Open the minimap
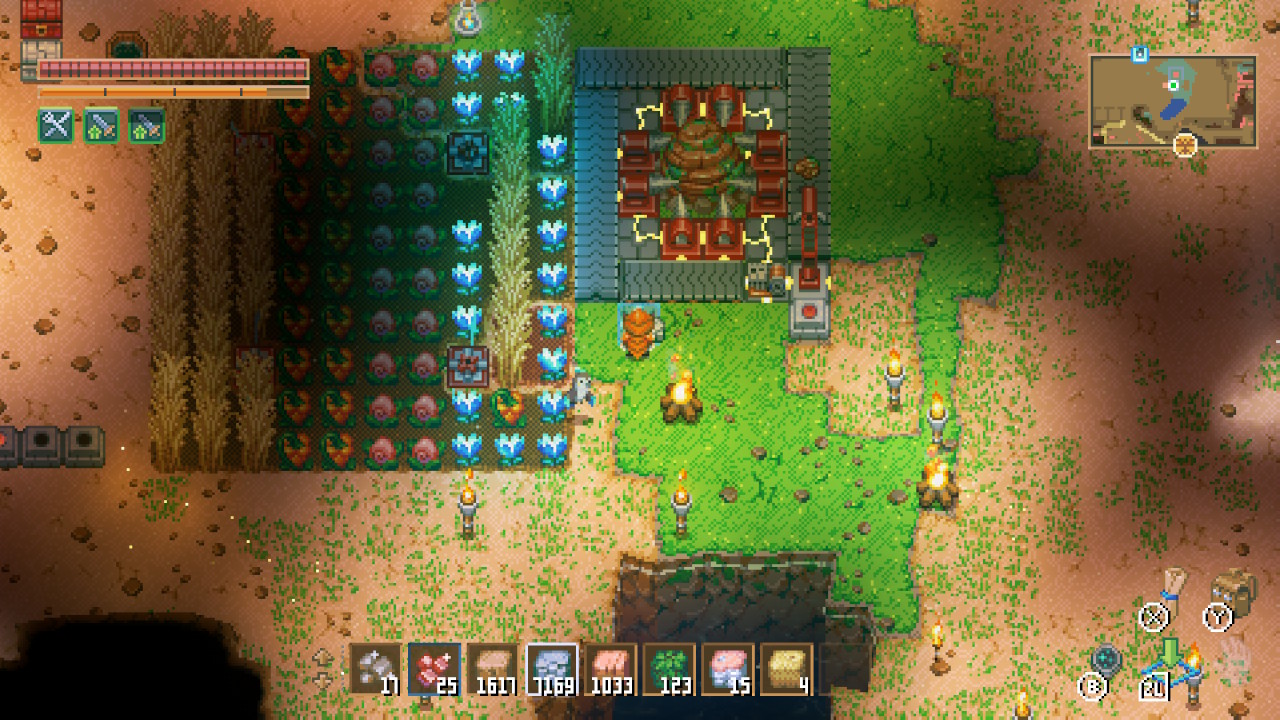This screenshot has height=720, width=1280. [x=1172, y=101]
